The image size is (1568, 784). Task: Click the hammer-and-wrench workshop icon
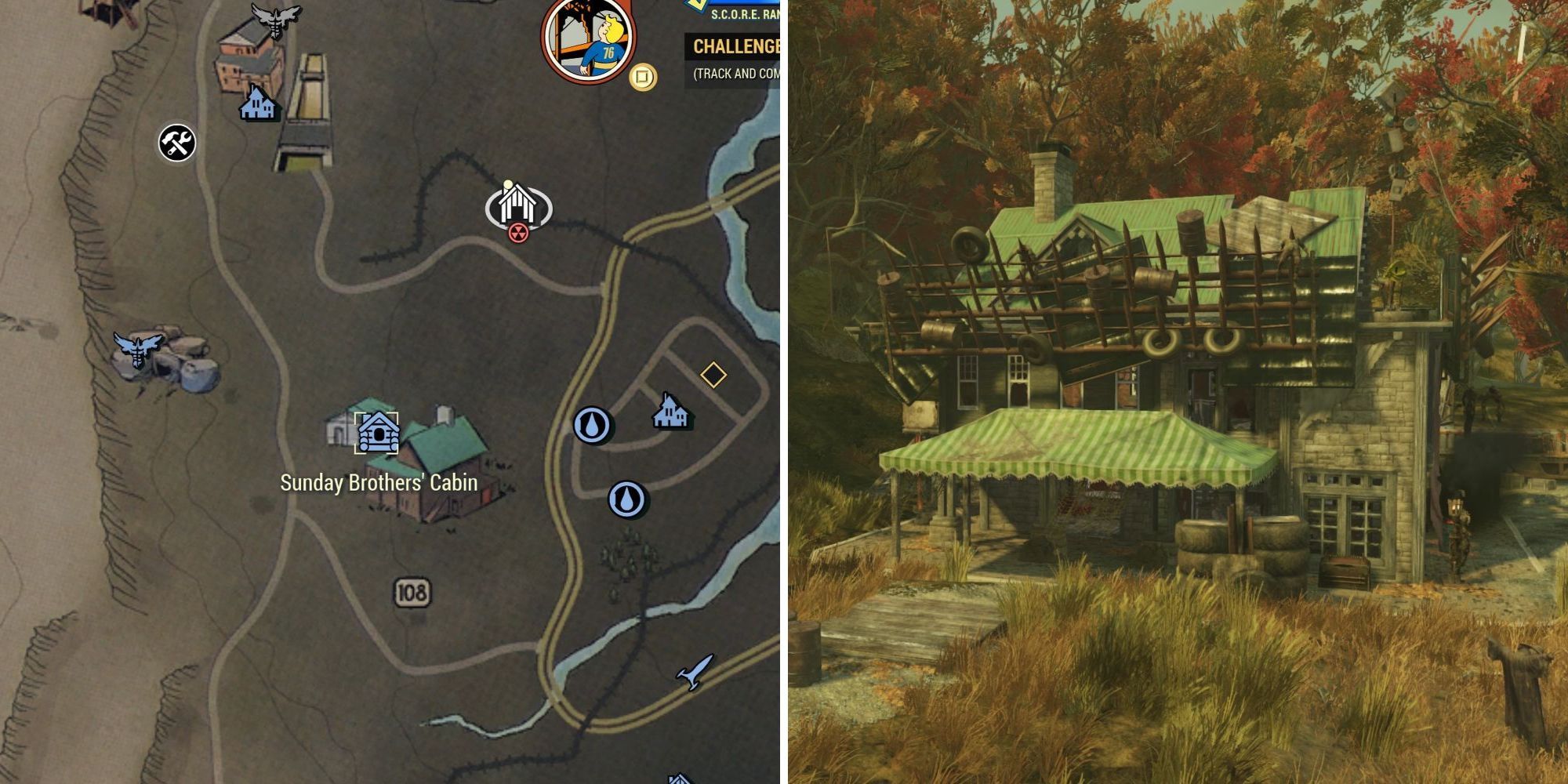click(x=177, y=142)
